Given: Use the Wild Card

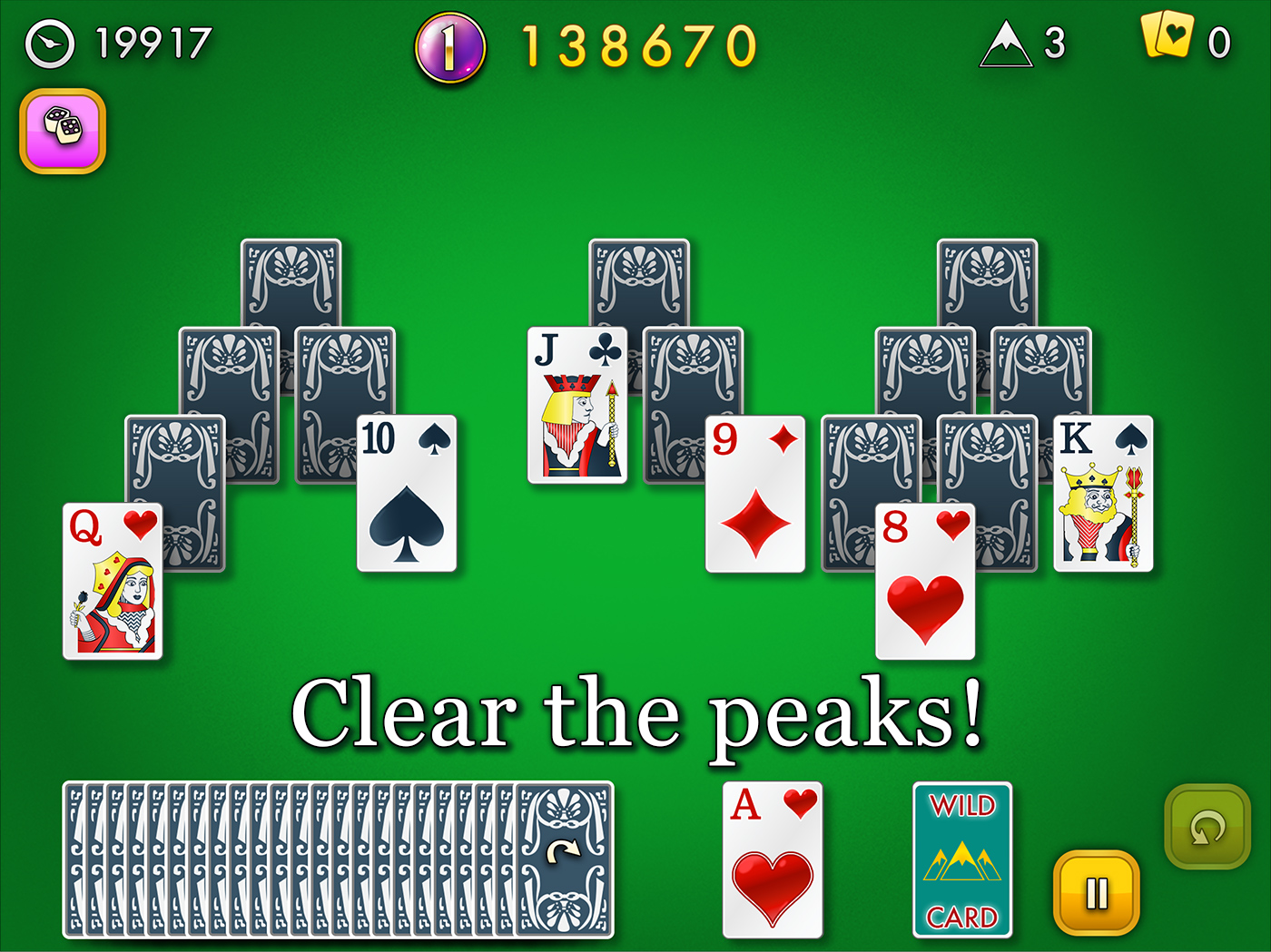Looking at the screenshot, I should [x=961, y=859].
